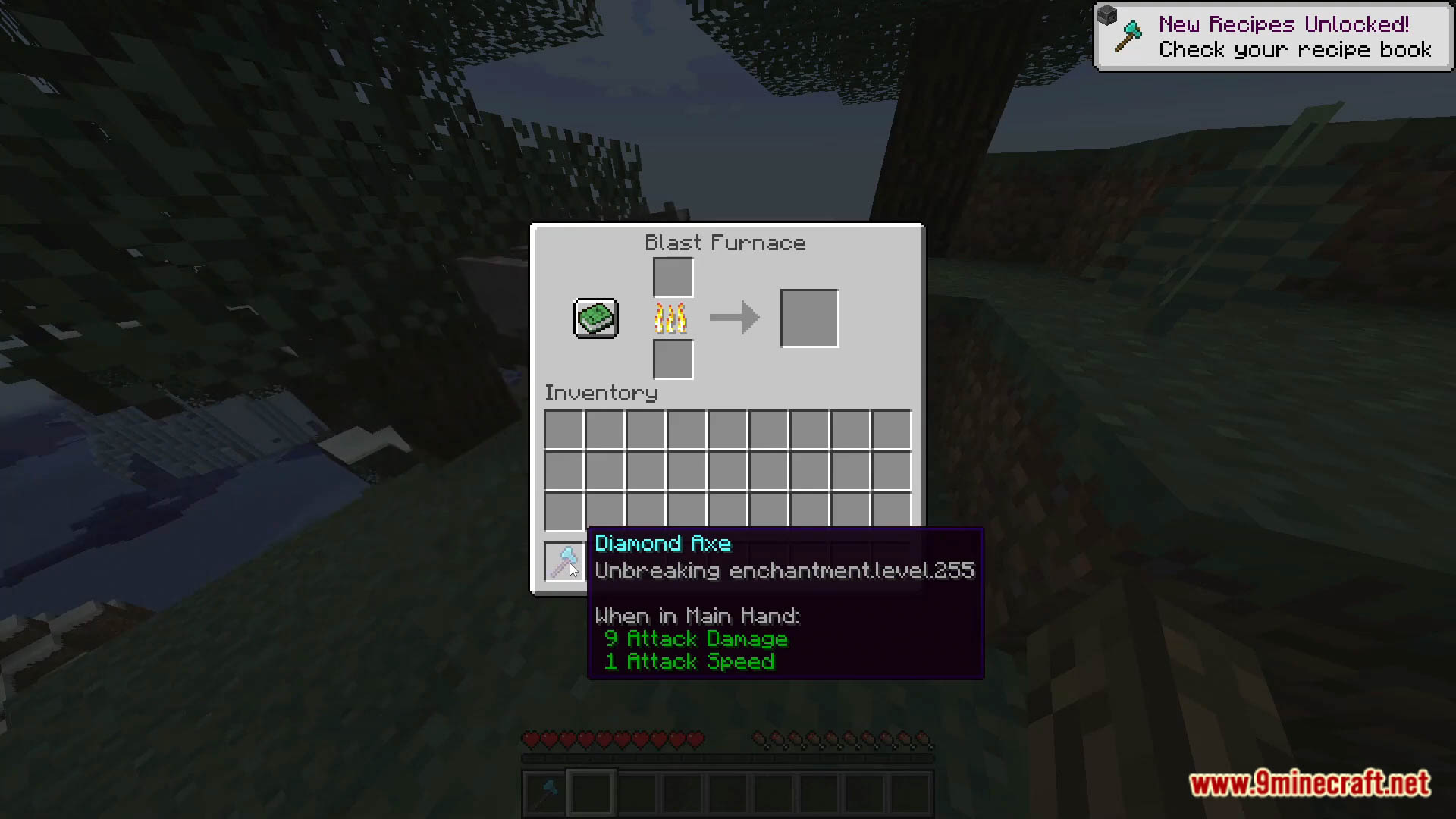Click the top input slot of the furnace
This screenshot has width=1456, height=819.
(x=672, y=275)
